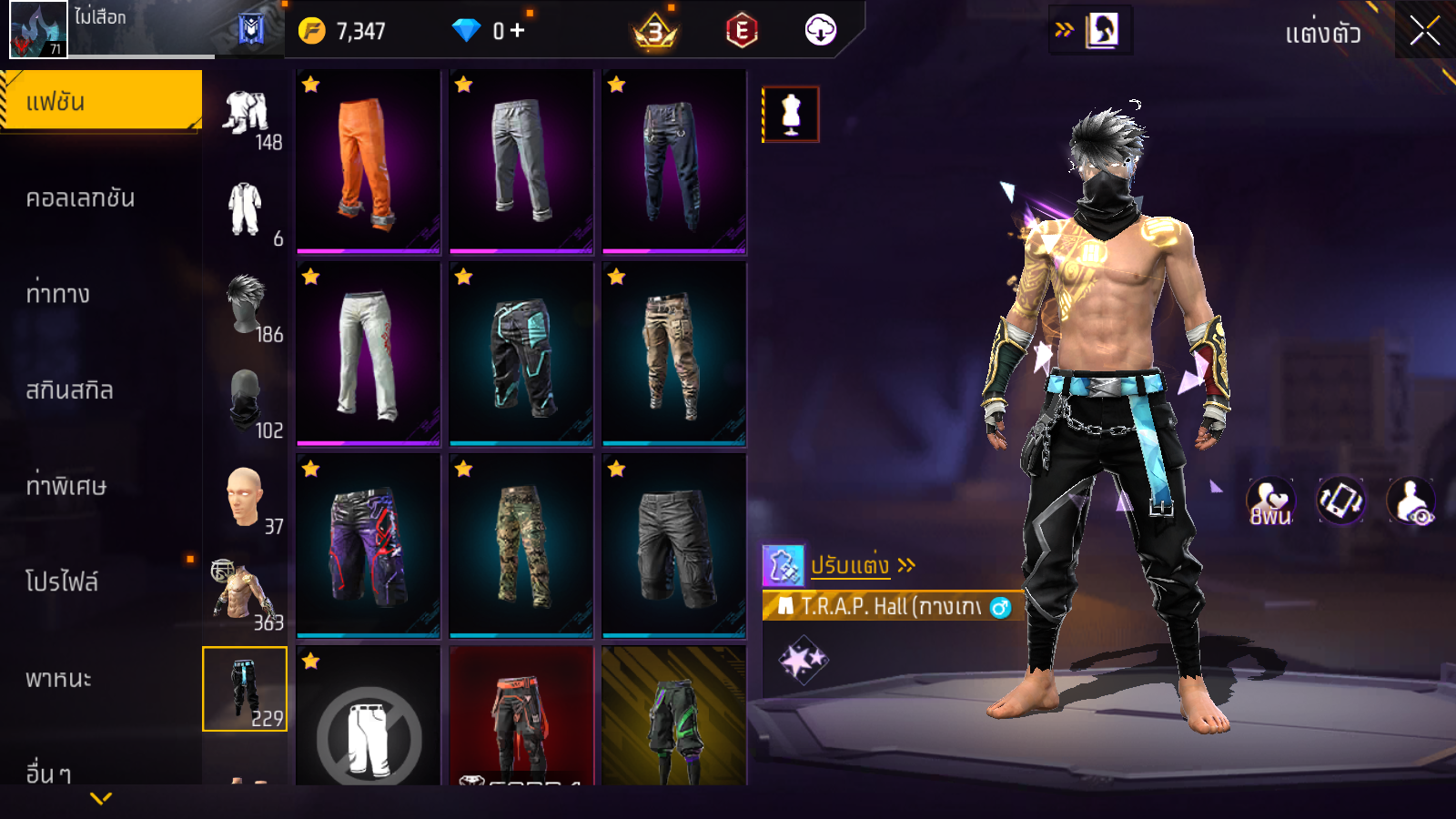Choose the grey sweatpants item
The height and width of the screenshot is (819, 1456).
521,162
